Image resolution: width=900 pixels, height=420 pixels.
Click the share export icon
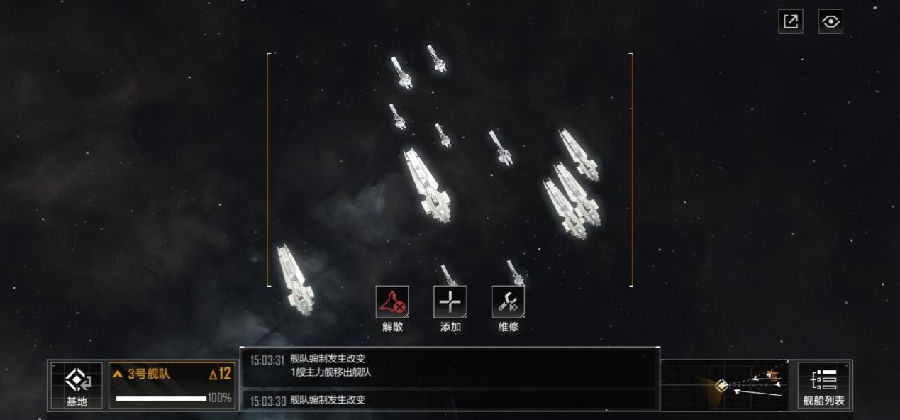pyautogui.click(x=791, y=21)
